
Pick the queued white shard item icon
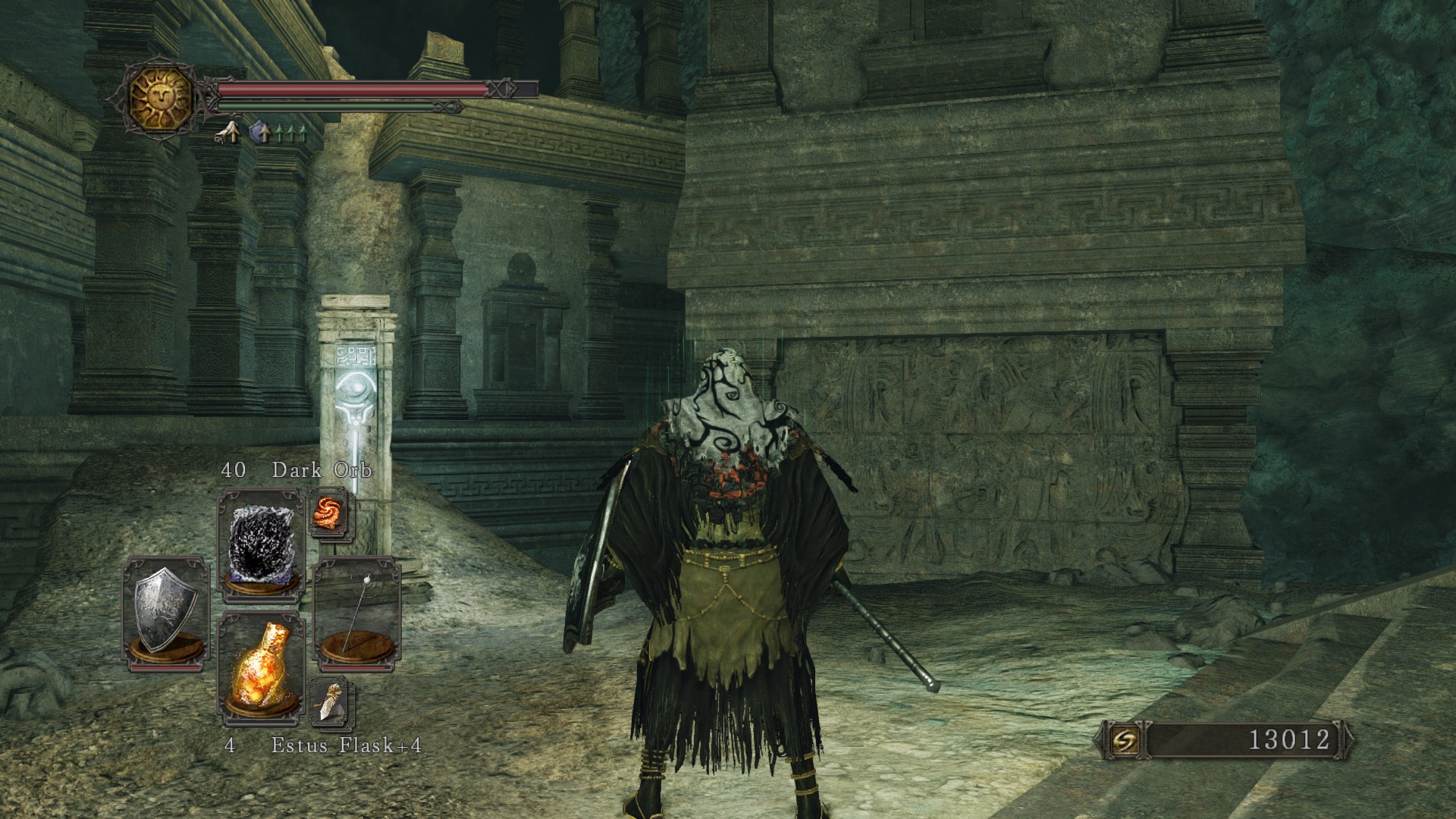(x=331, y=700)
